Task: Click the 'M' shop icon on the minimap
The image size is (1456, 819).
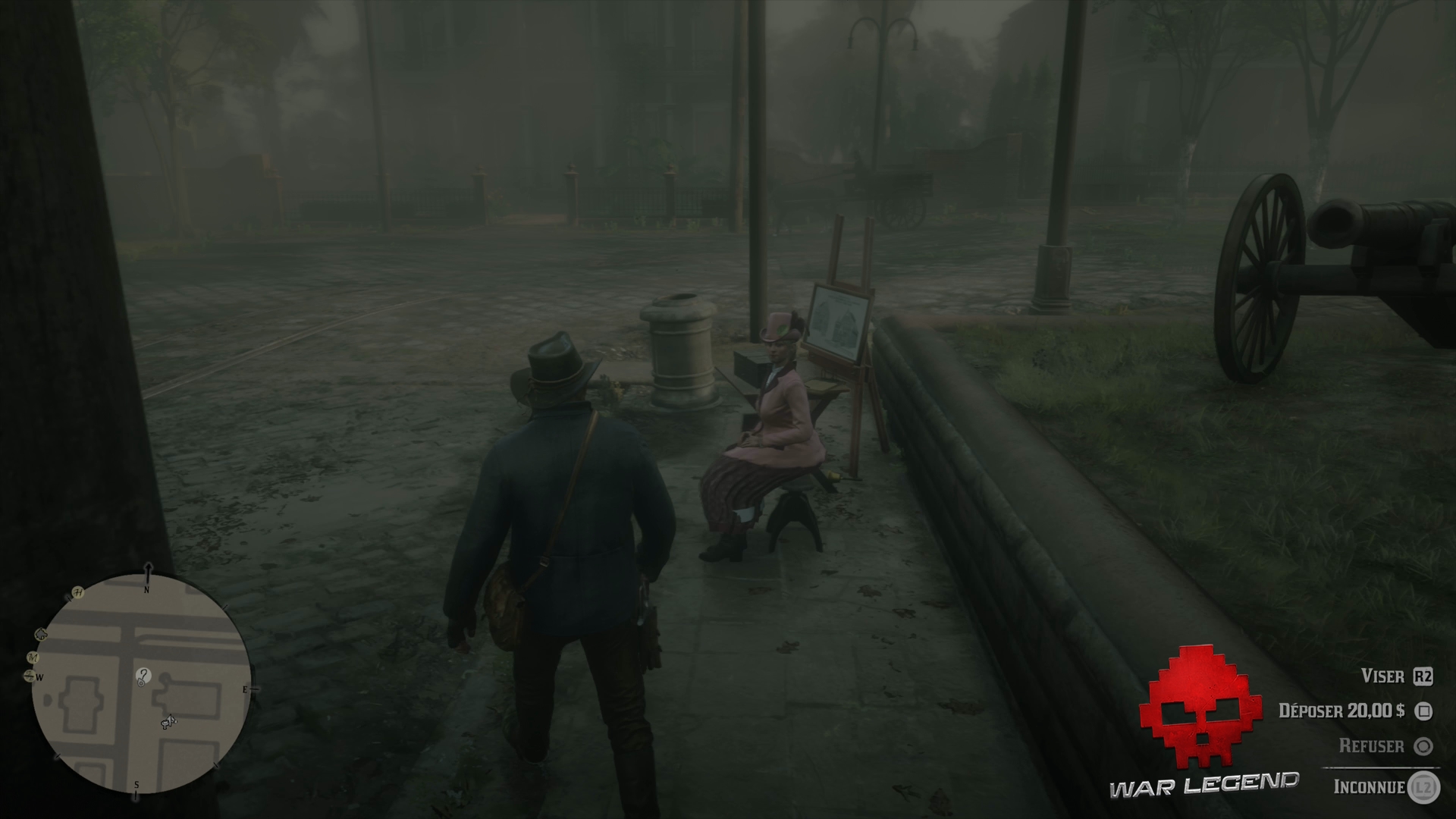Action: click(34, 657)
